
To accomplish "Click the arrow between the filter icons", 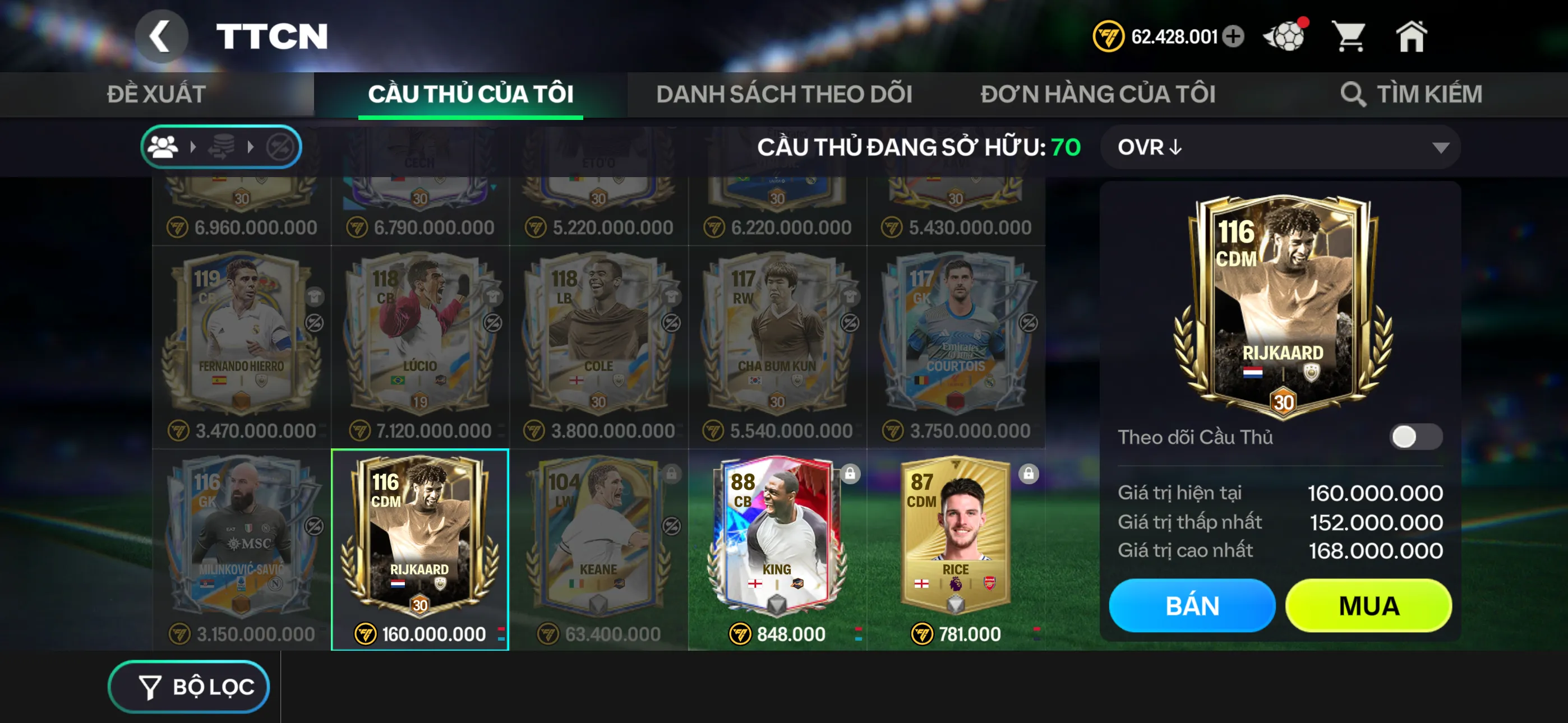I will tap(193, 146).
